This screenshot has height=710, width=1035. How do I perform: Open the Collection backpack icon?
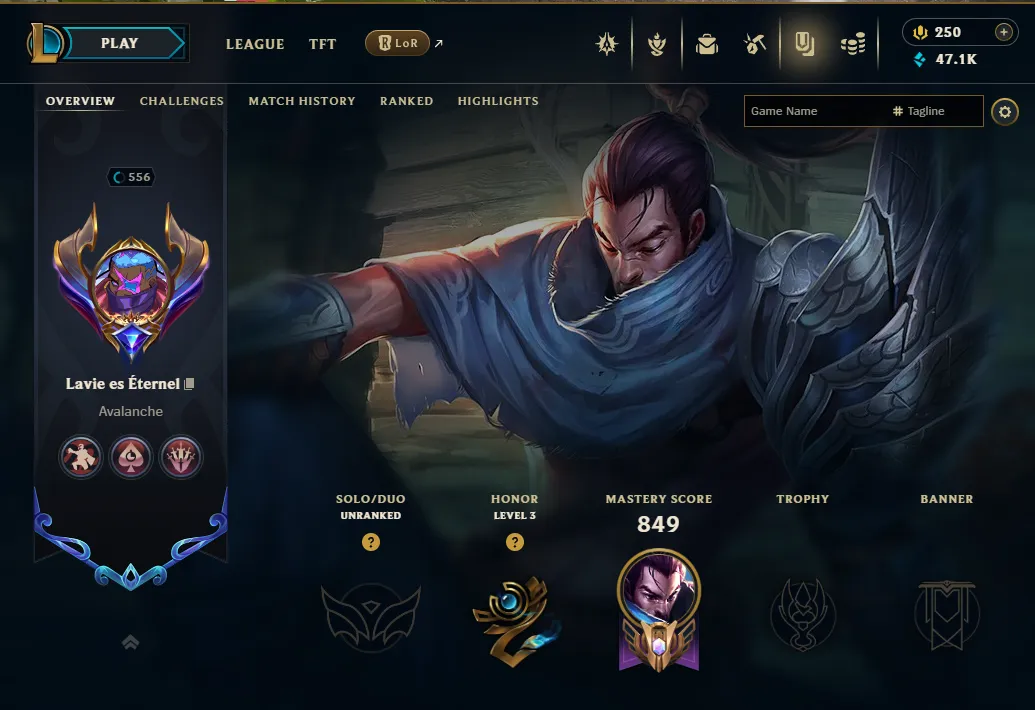click(x=707, y=44)
